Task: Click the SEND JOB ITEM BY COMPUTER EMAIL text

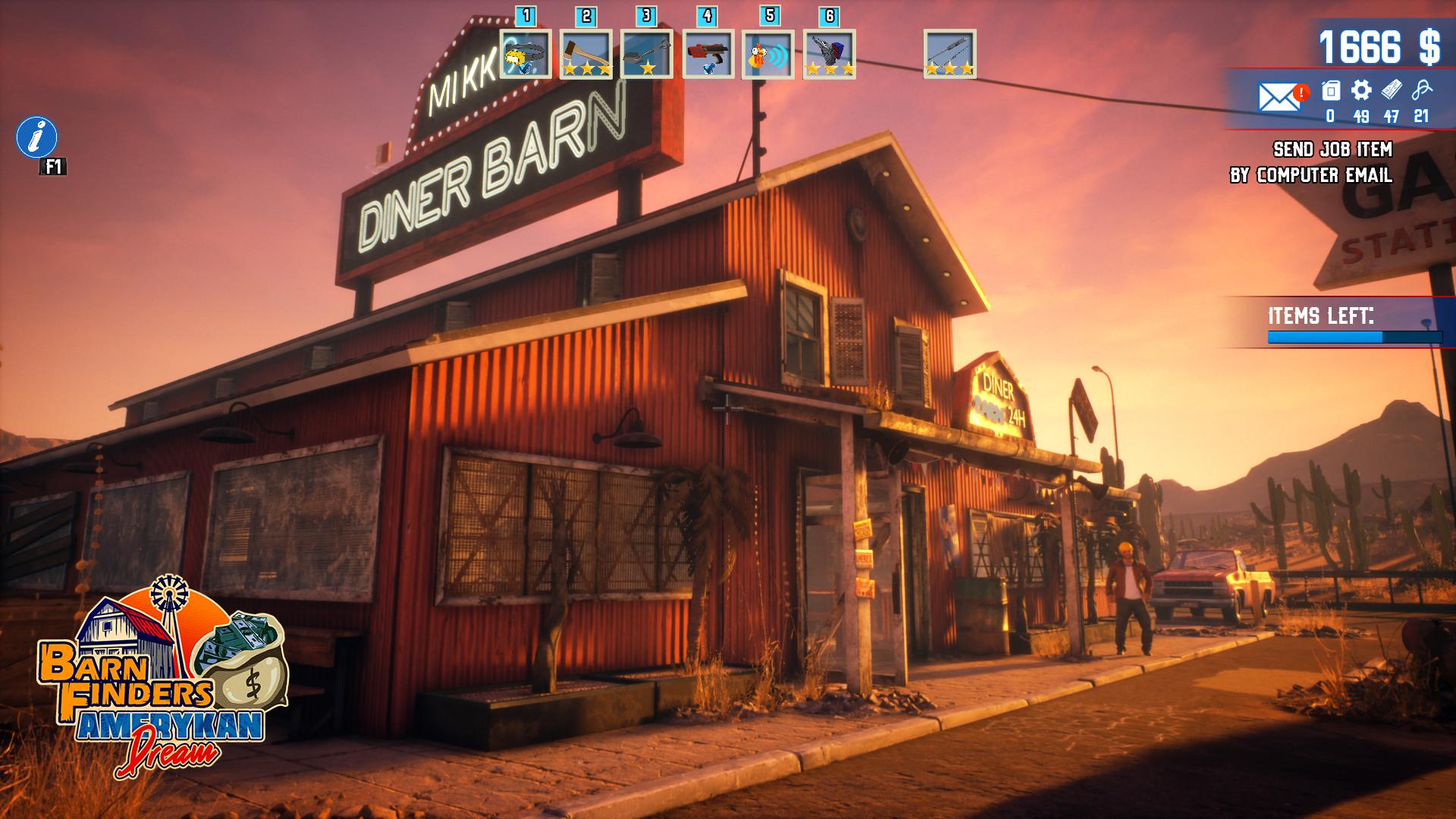Action: (1335, 165)
